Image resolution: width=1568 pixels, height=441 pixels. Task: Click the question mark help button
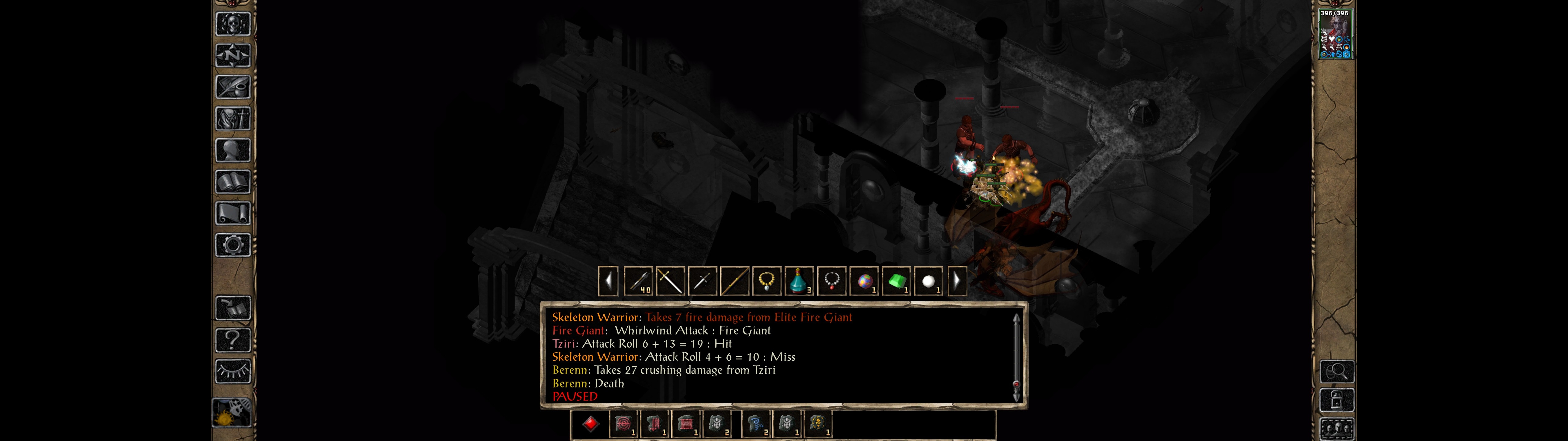(x=232, y=340)
